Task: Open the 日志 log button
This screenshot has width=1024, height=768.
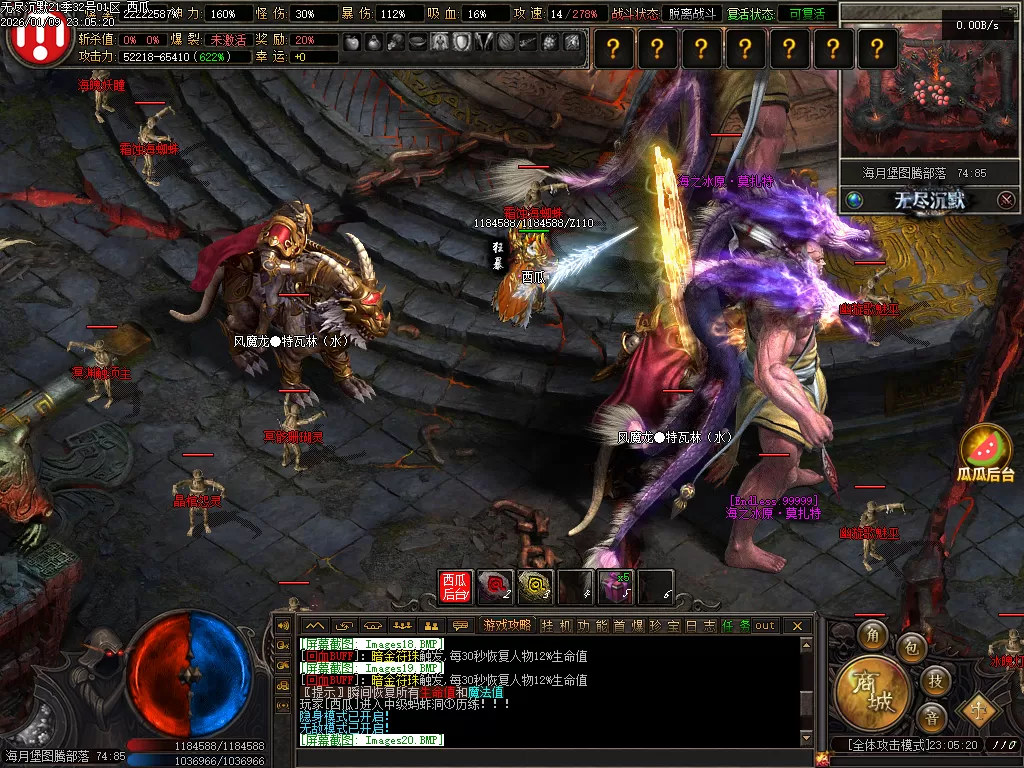Action: (x=699, y=626)
